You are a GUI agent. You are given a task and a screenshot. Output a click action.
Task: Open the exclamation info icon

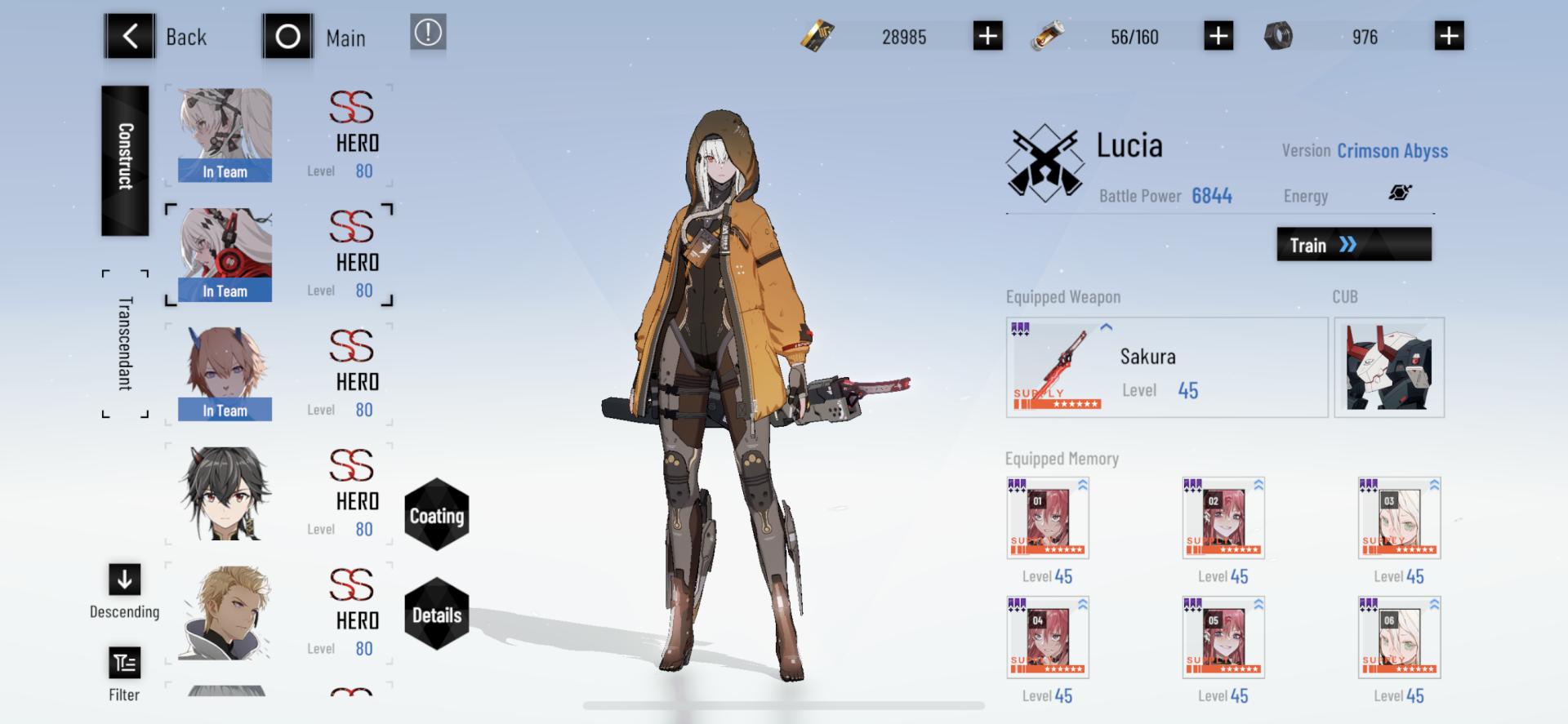428,33
